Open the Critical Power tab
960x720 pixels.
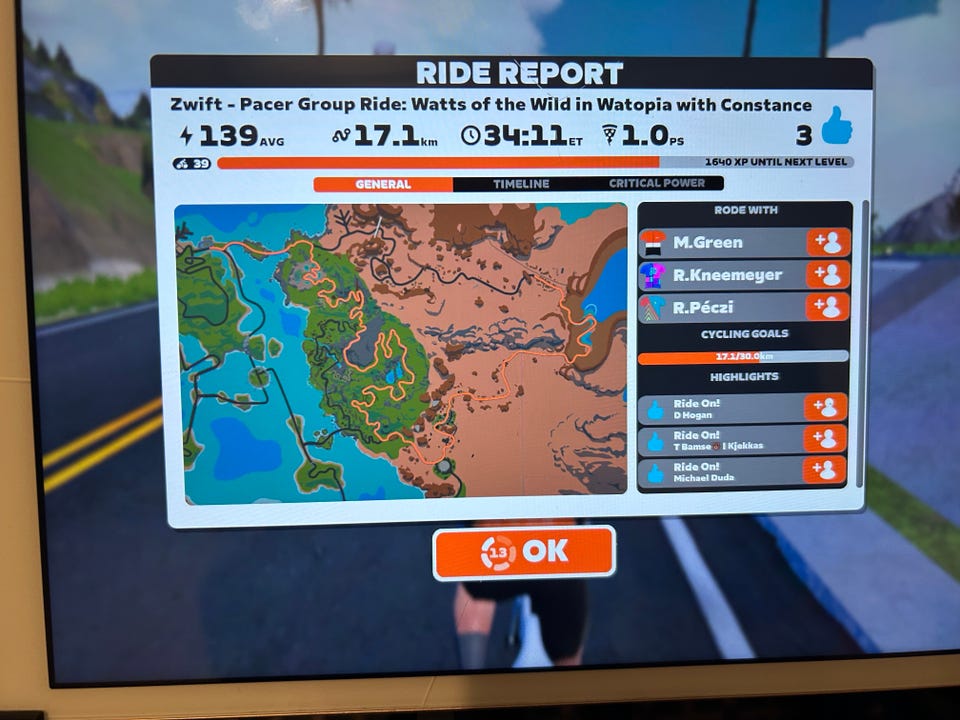pos(656,184)
